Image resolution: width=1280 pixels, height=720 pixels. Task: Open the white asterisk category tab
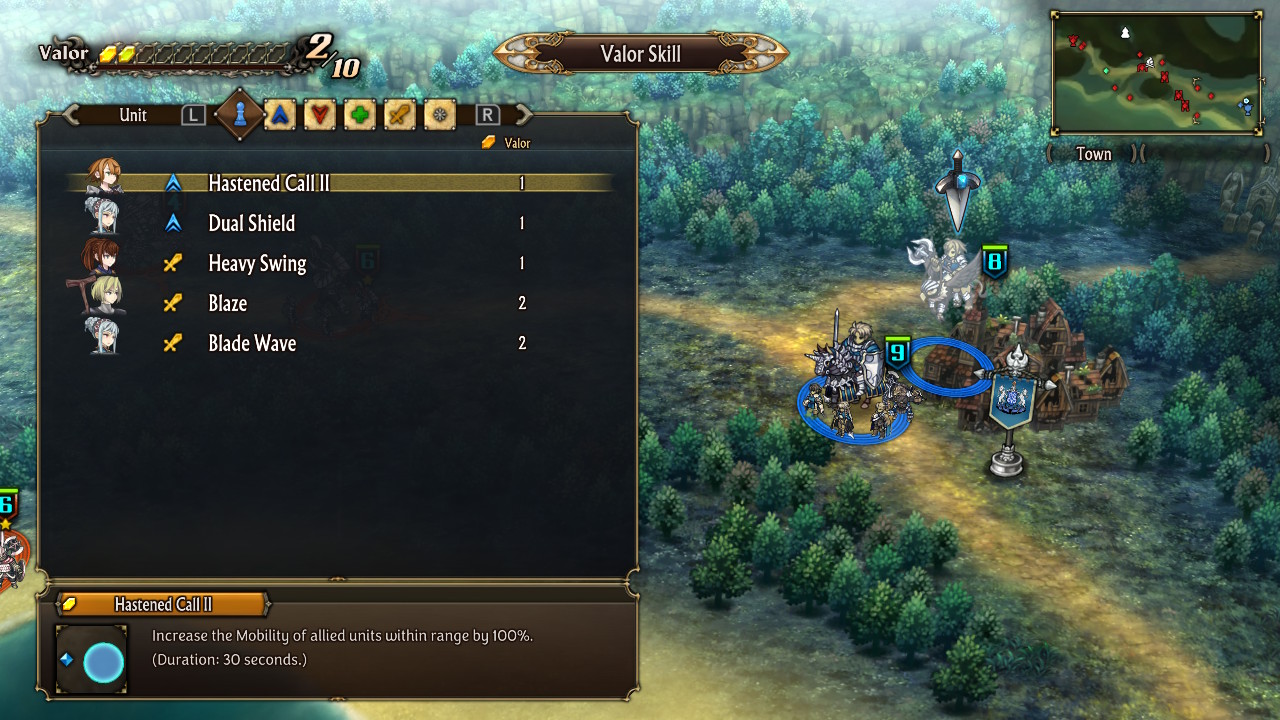[x=440, y=115]
